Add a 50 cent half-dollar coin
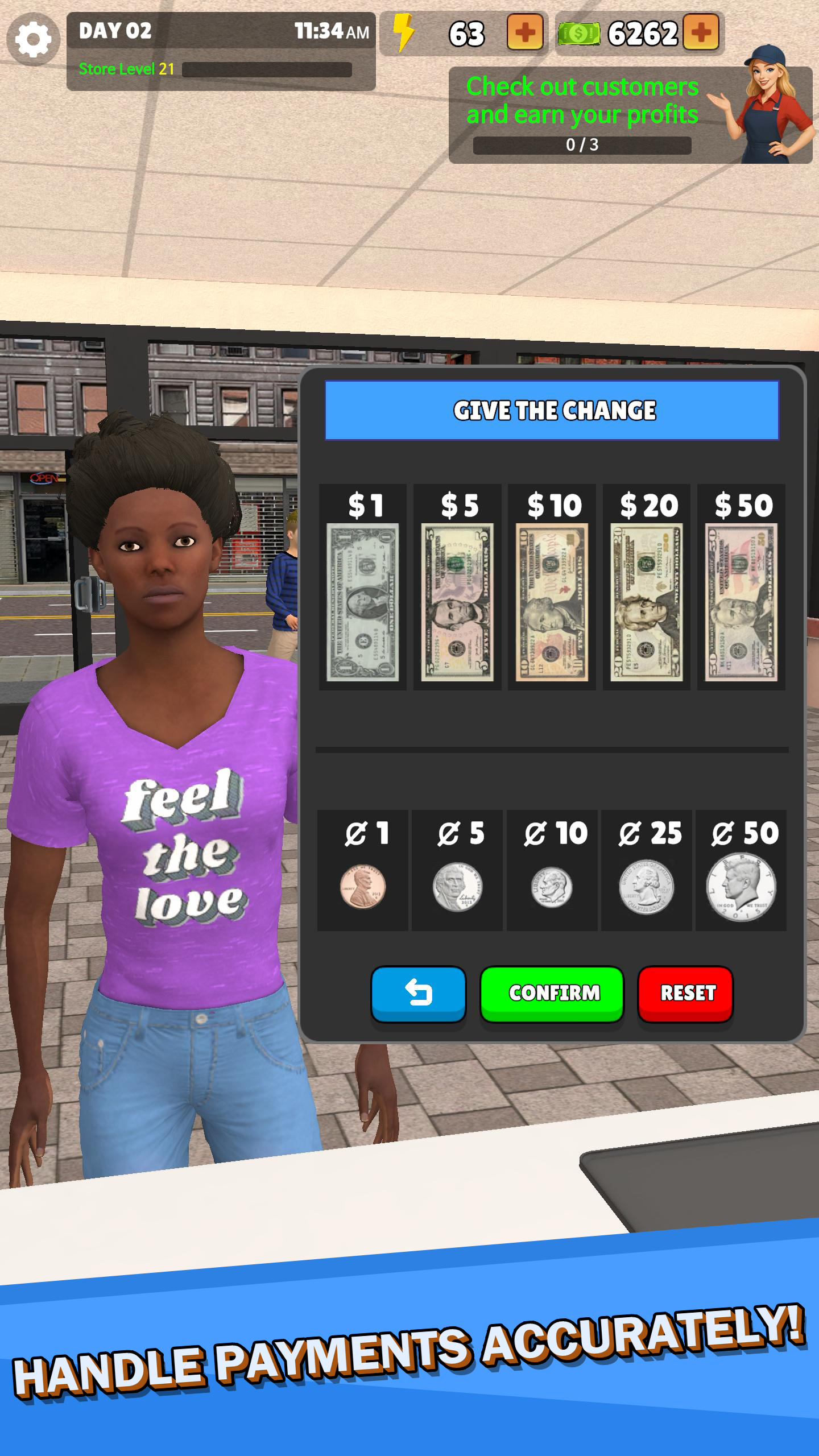This screenshot has height=1456, width=819. coord(741,871)
